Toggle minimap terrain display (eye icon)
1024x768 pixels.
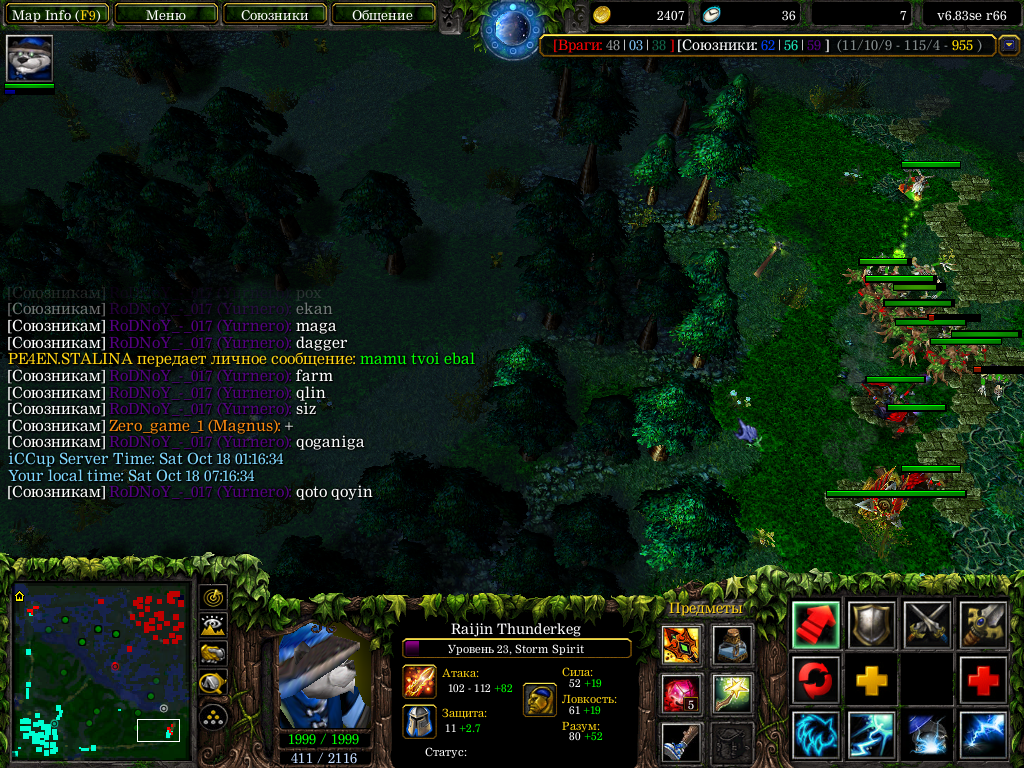(x=213, y=626)
